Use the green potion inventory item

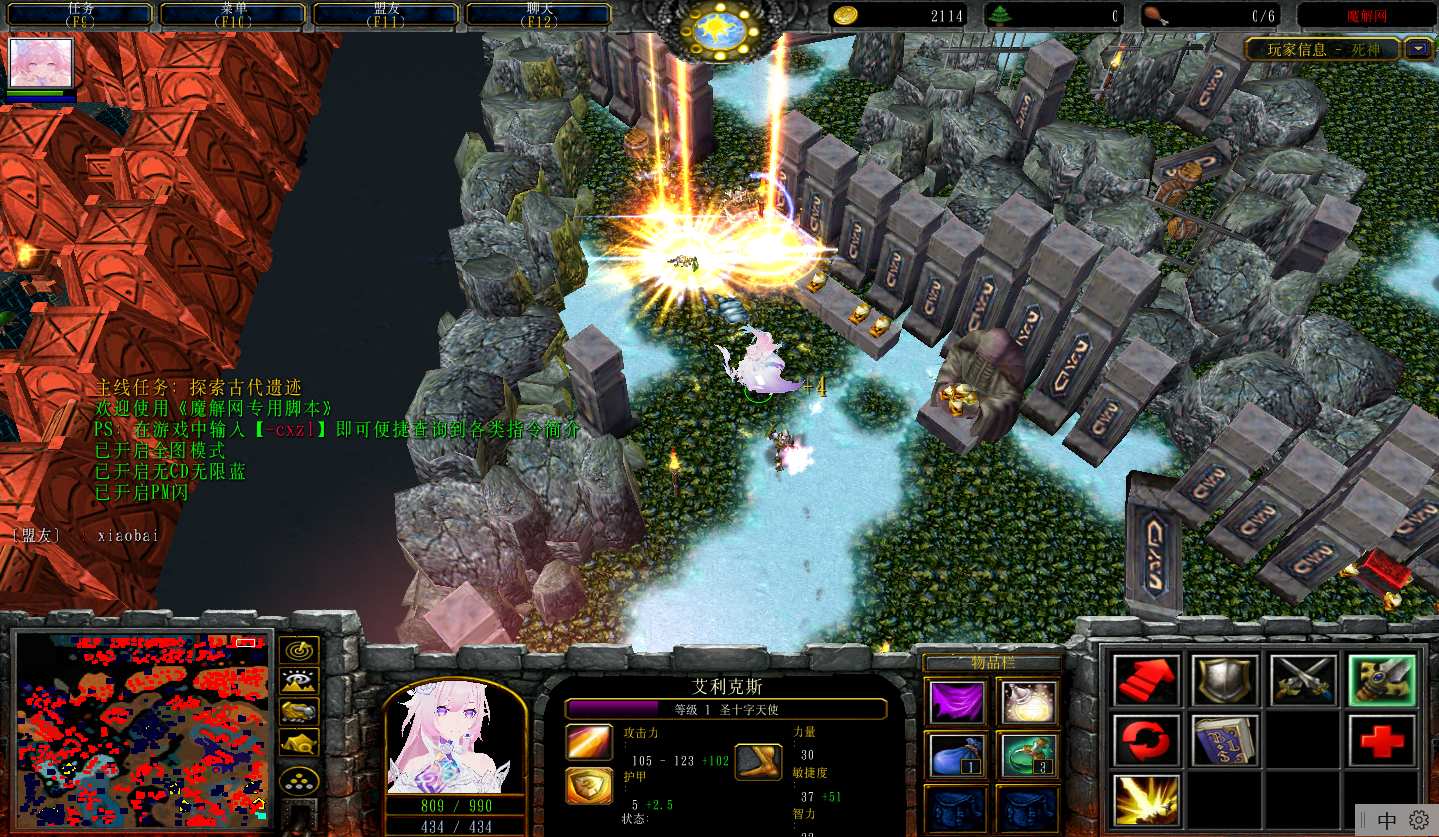click(x=1029, y=755)
